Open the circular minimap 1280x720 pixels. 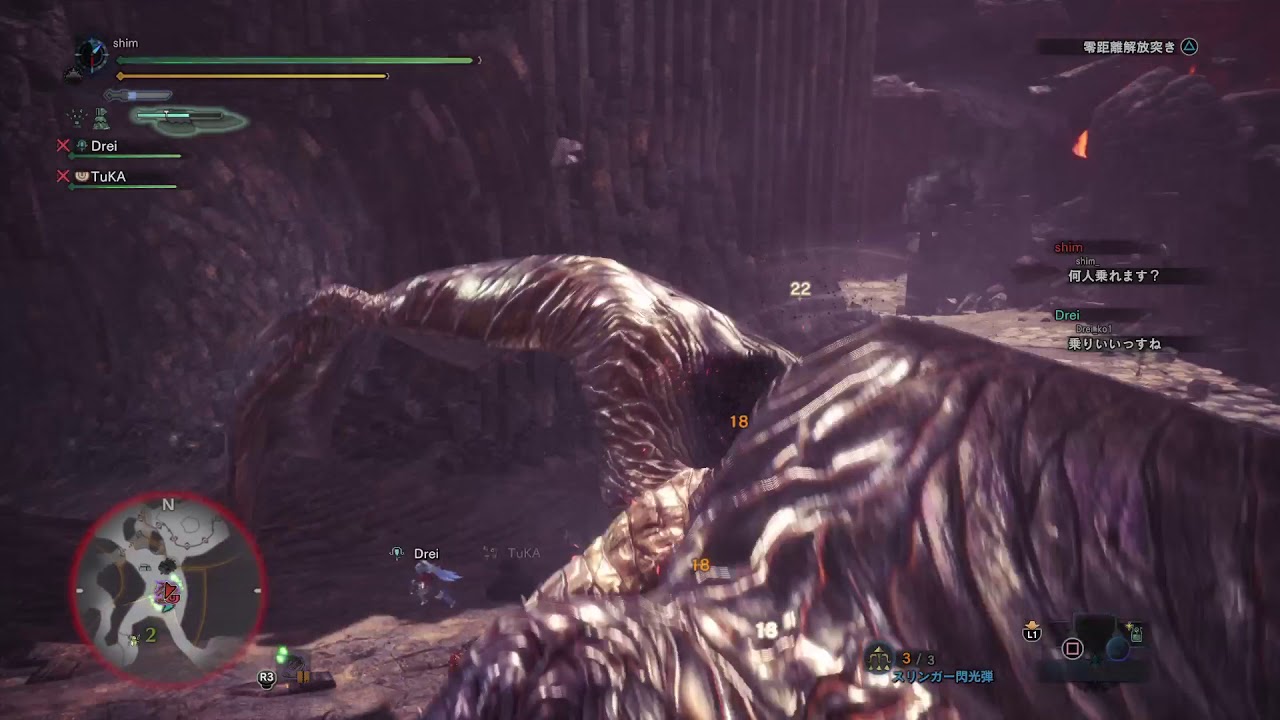[168, 590]
